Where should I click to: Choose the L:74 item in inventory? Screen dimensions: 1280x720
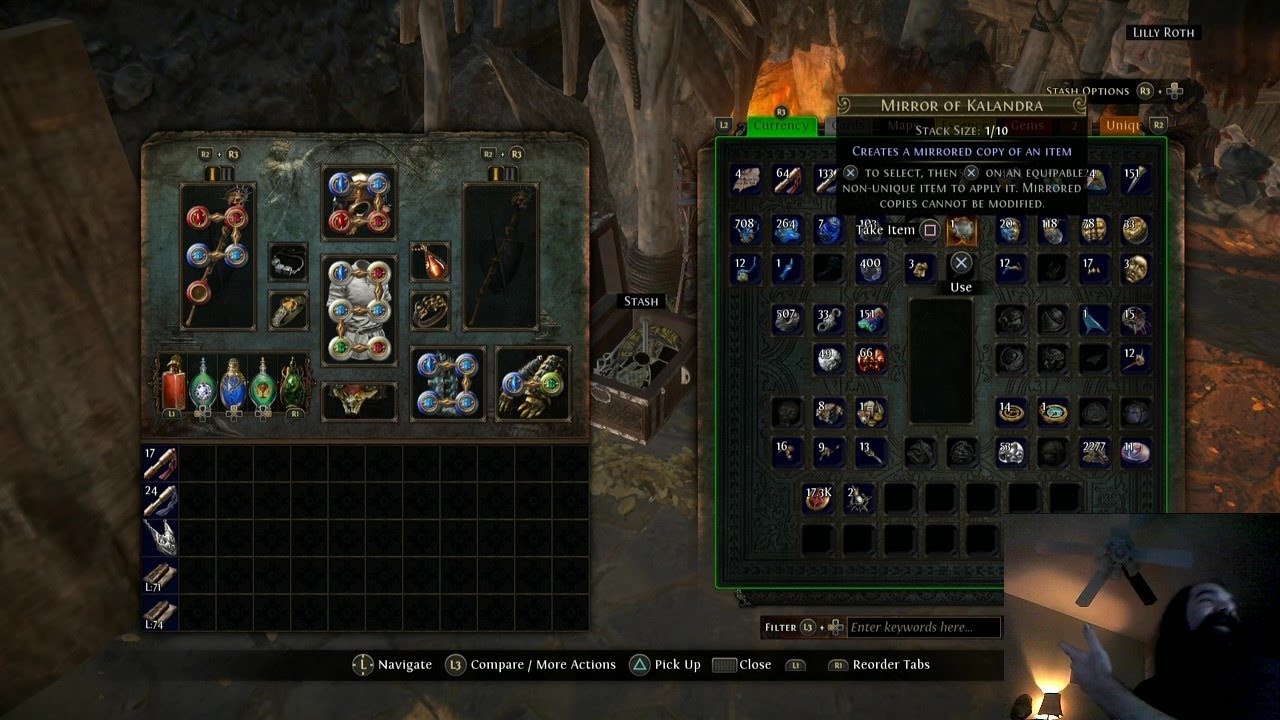pyautogui.click(x=160, y=612)
